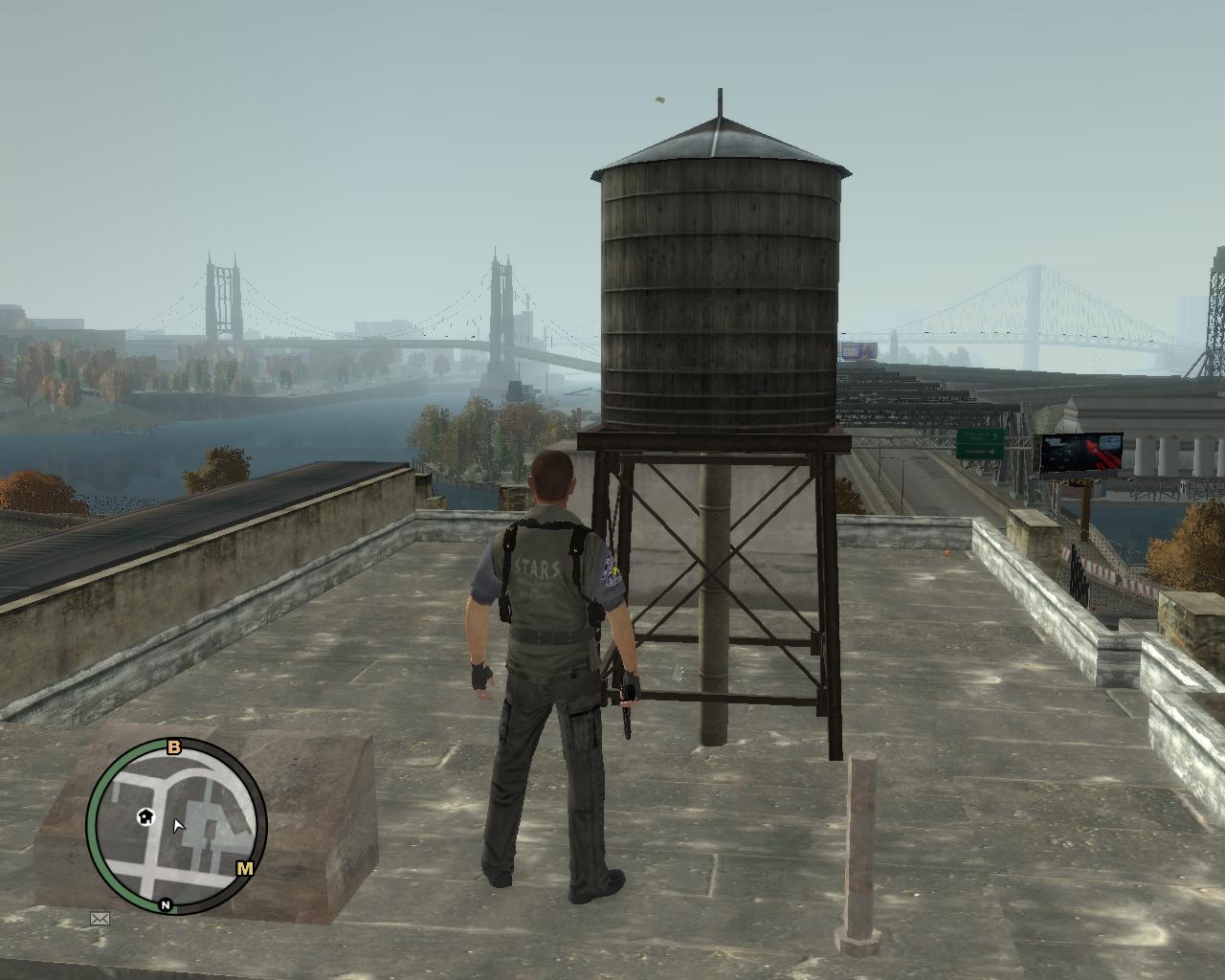Open the envelope message icon

tap(100, 919)
